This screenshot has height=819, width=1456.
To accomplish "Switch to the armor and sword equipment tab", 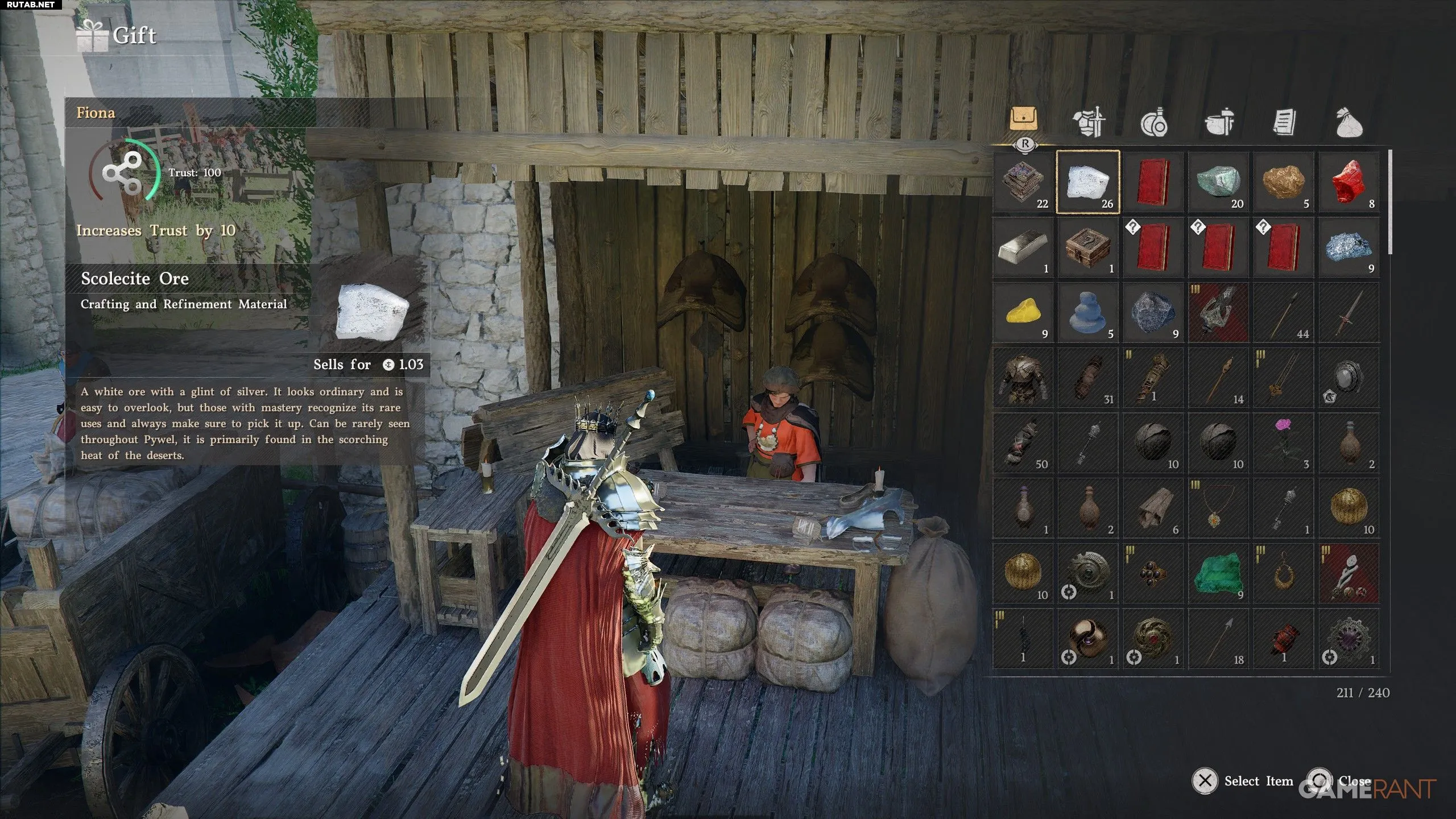I will tap(1089, 122).
